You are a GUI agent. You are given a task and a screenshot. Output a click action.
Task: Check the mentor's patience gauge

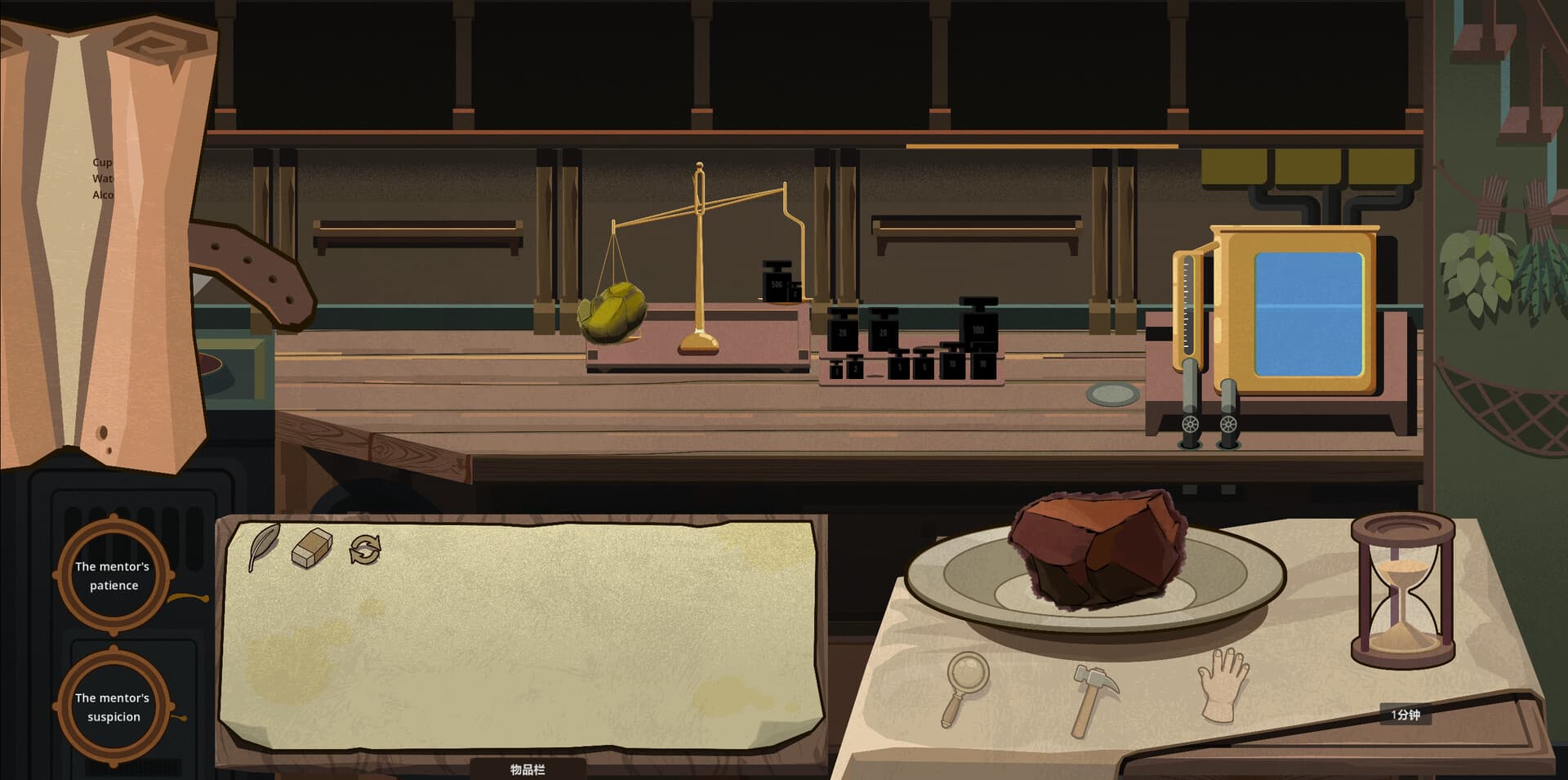[x=112, y=577]
